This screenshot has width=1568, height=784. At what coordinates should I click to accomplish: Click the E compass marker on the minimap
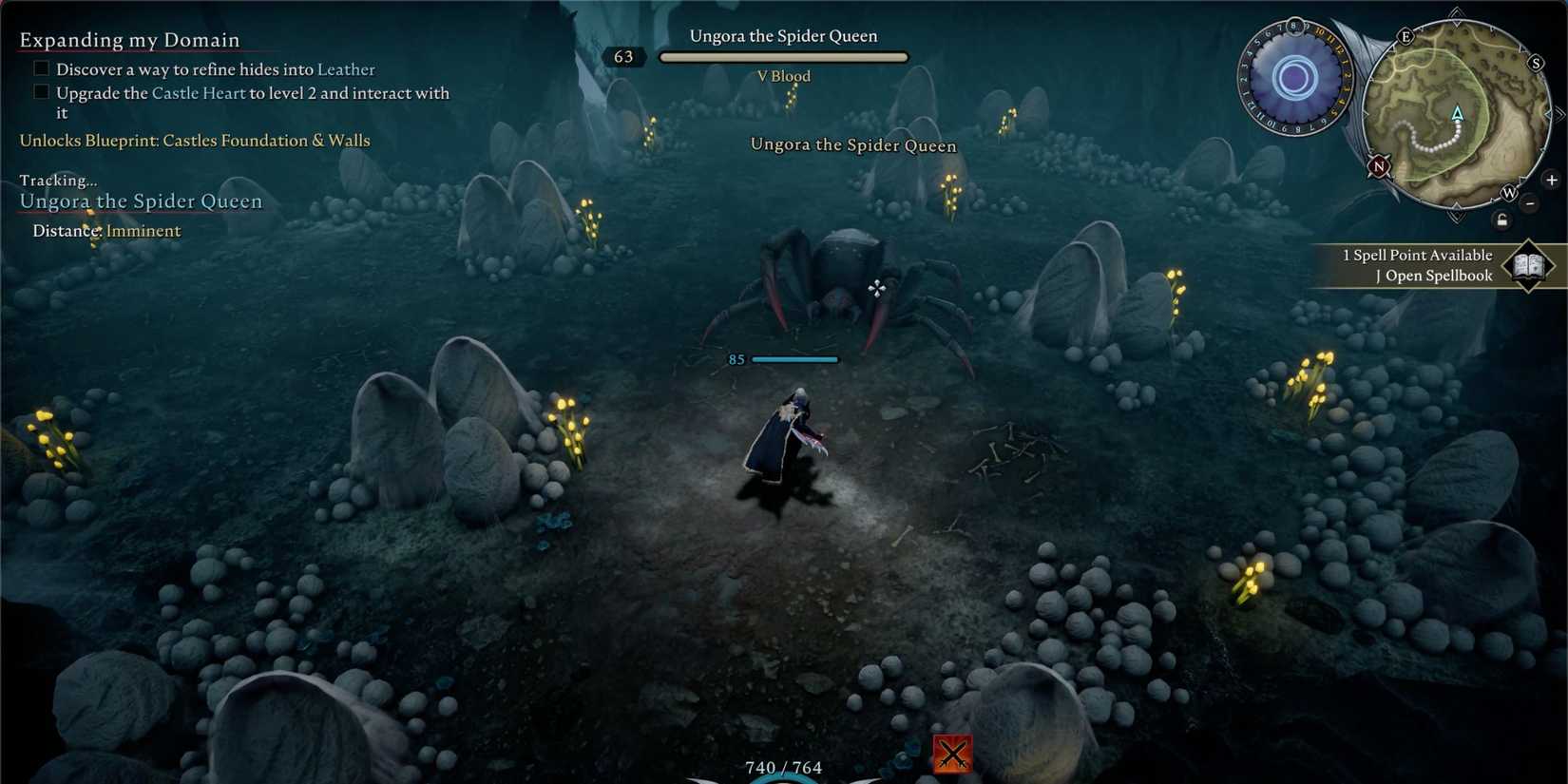(x=1406, y=37)
